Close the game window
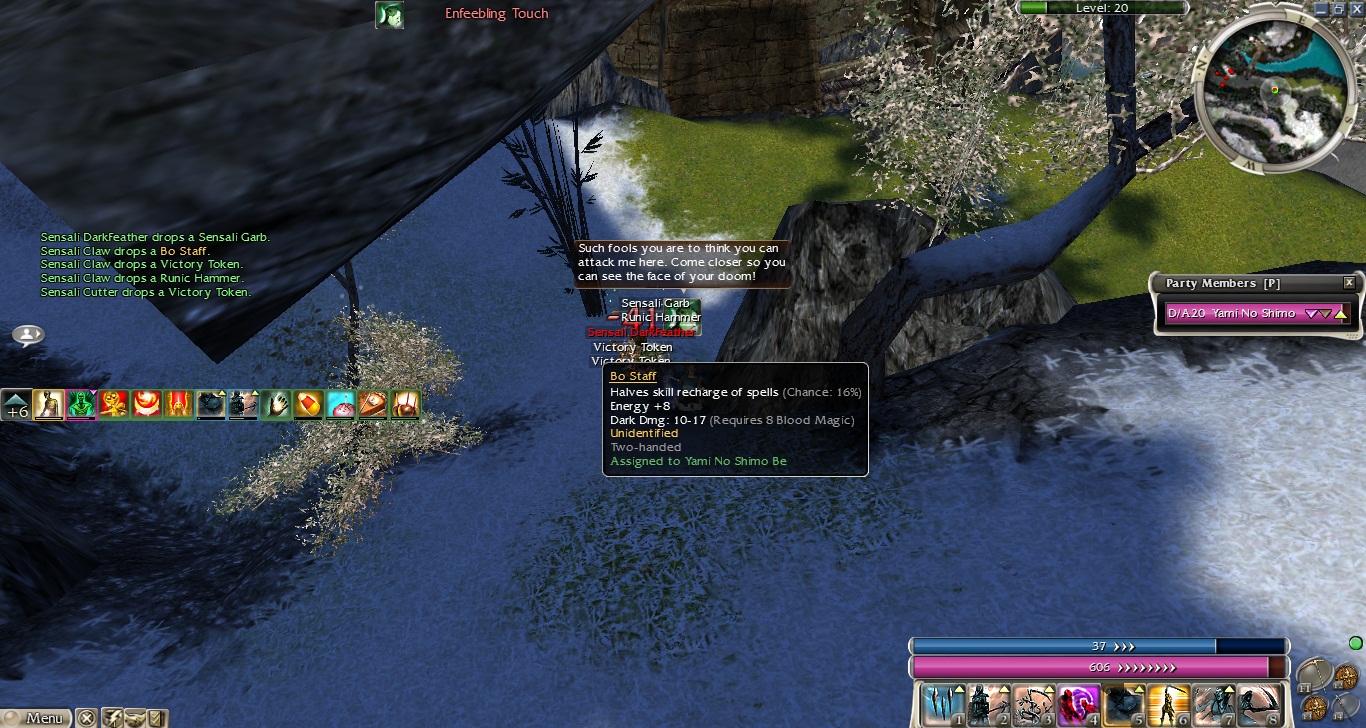Viewport: 1366px width, 728px height. click(x=1355, y=8)
